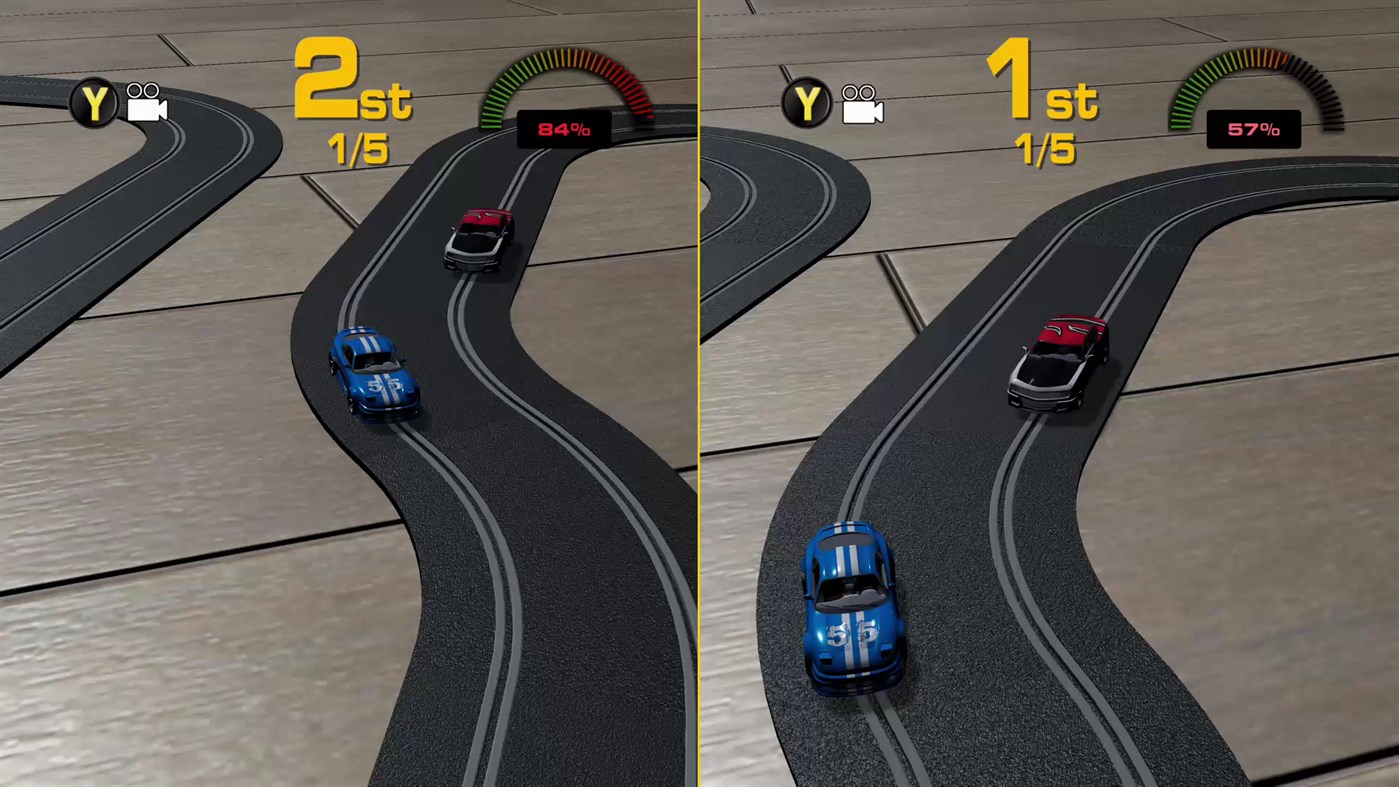The height and width of the screenshot is (787, 1399).
Task: Select the camera icon on the right screen
Action: point(860,105)
